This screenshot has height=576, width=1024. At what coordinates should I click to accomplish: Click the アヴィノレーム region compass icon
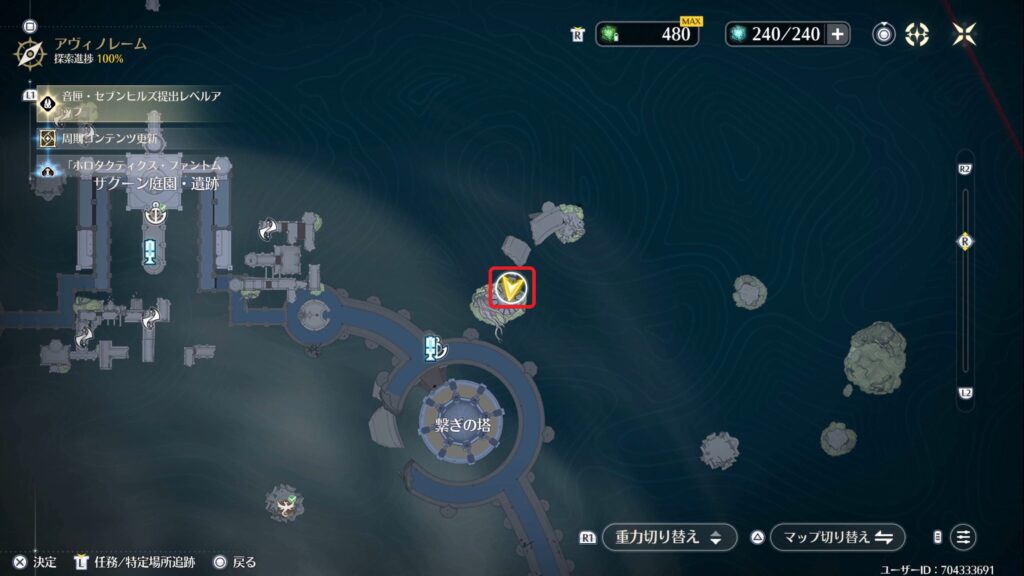click(29, 52)
